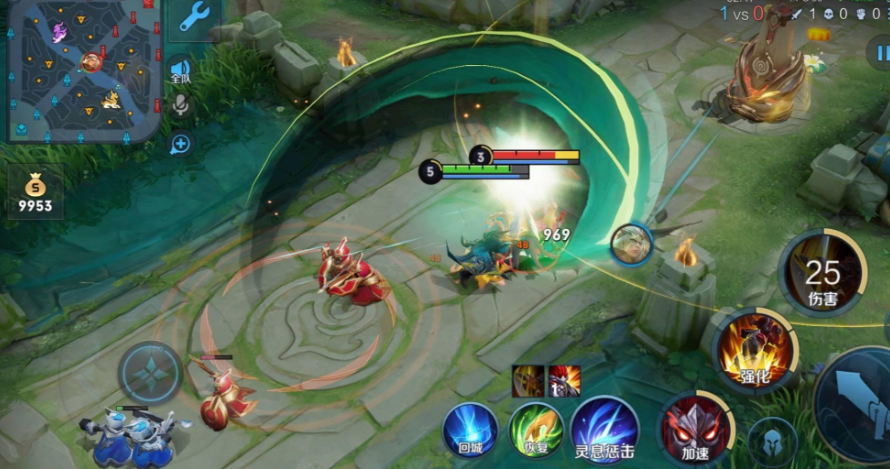Screen dimensions: 890x469
Task: Open the quick chat plus bubble
Action: click(180, 144)
